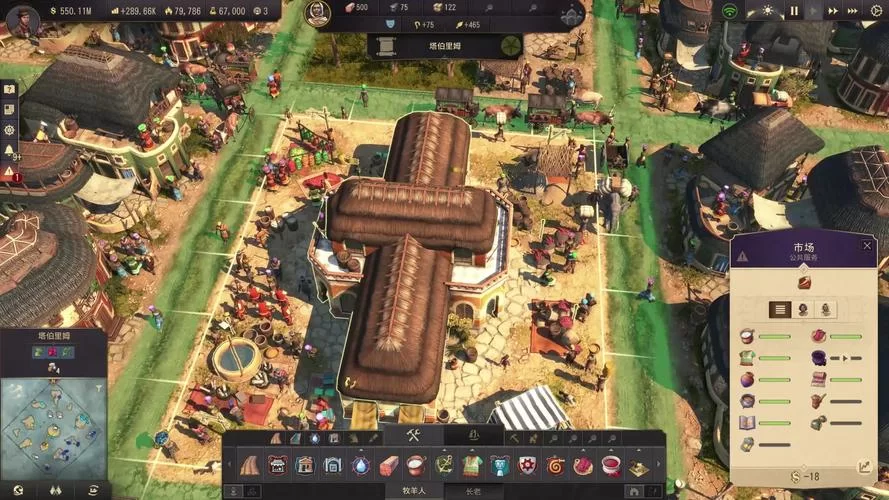Image resolution: width=889 pixels, height=500 pixels.
Task: Select the road building icon
Action: [x=249, y=466]
